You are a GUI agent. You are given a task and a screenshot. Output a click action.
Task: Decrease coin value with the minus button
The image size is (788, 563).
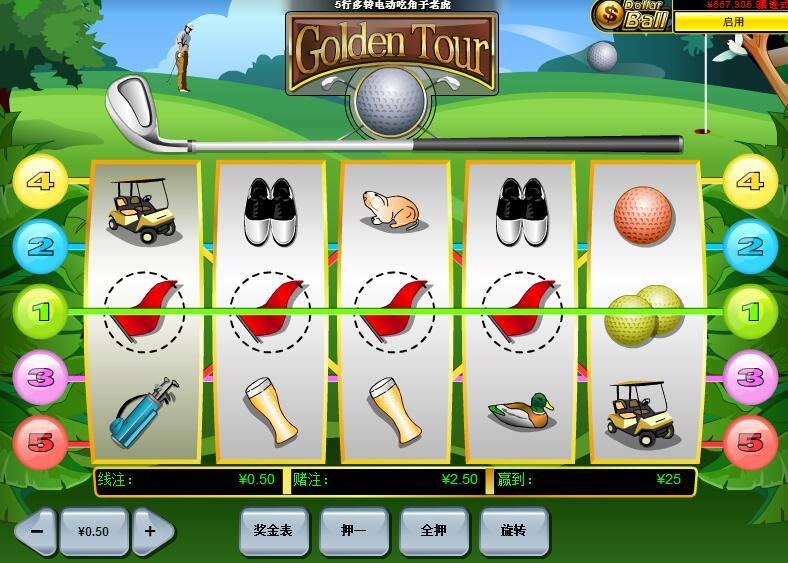[x=36, y=531]
